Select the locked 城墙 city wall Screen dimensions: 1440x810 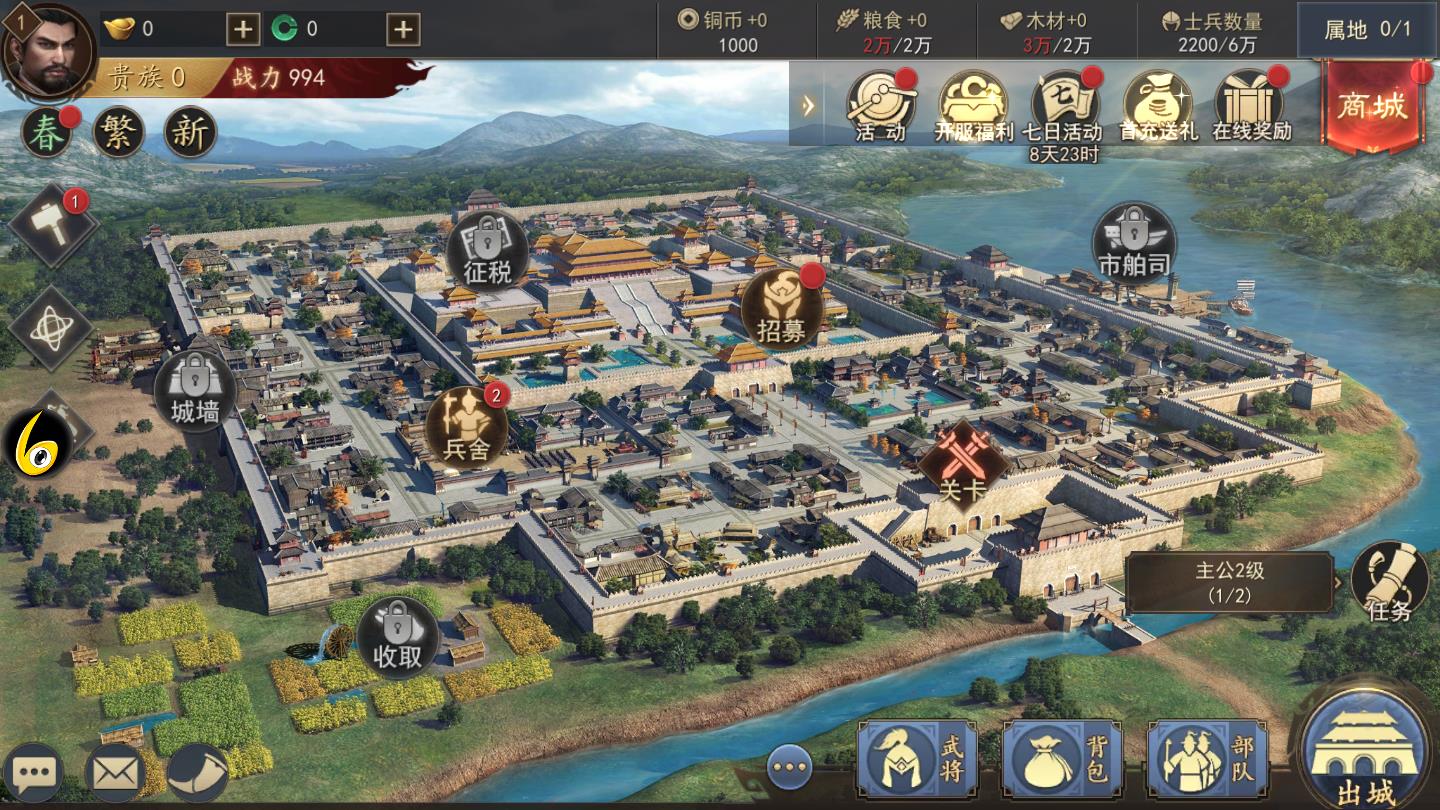point(195,390)
